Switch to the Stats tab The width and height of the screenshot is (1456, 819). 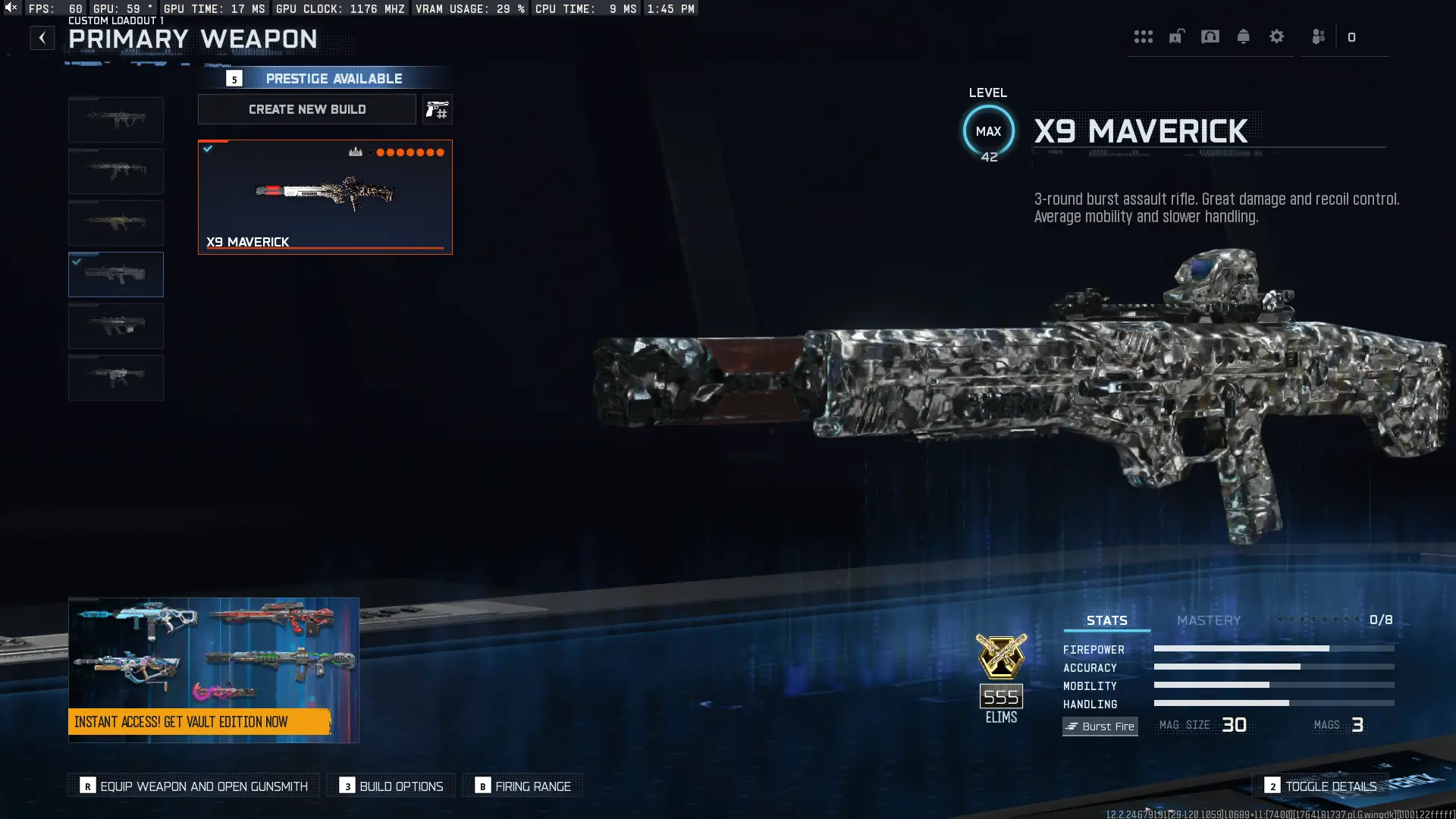[1106, 620]
